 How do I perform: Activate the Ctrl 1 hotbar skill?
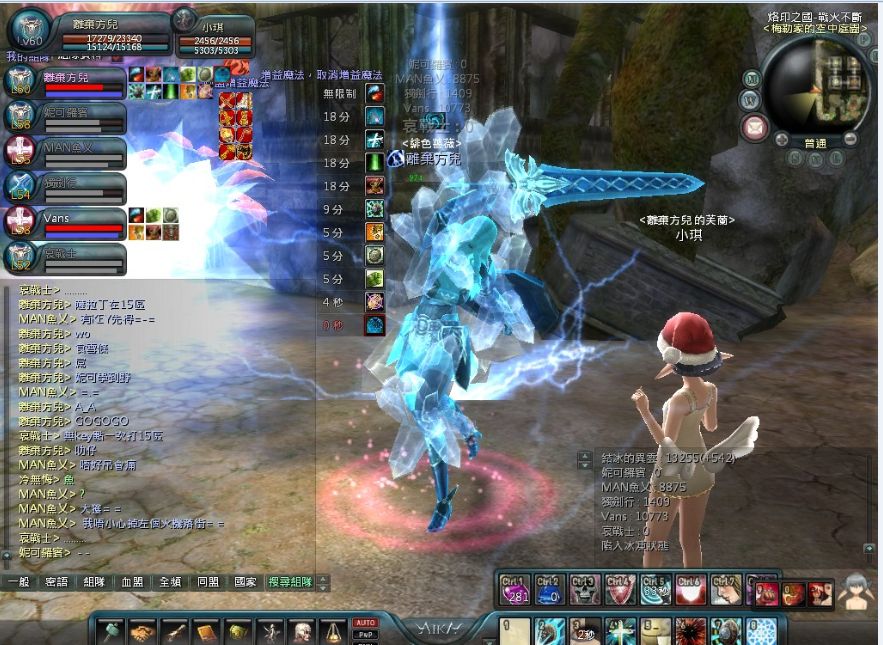click(x=514, y=590)
